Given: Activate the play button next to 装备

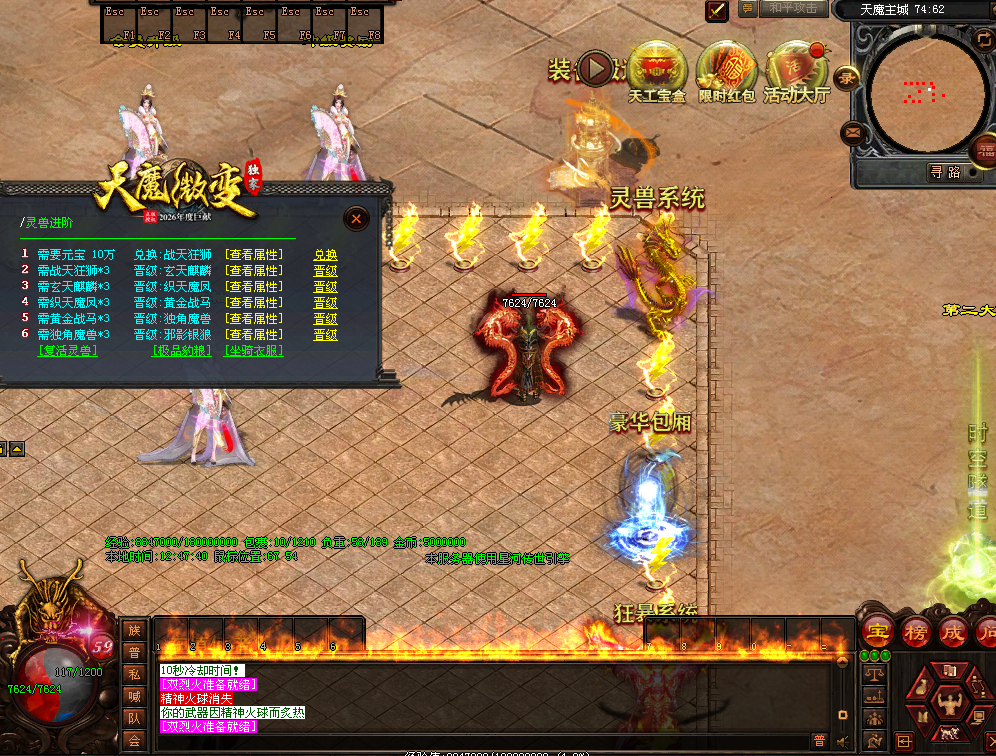Looking at the screenshot, I should pos(597,69).
